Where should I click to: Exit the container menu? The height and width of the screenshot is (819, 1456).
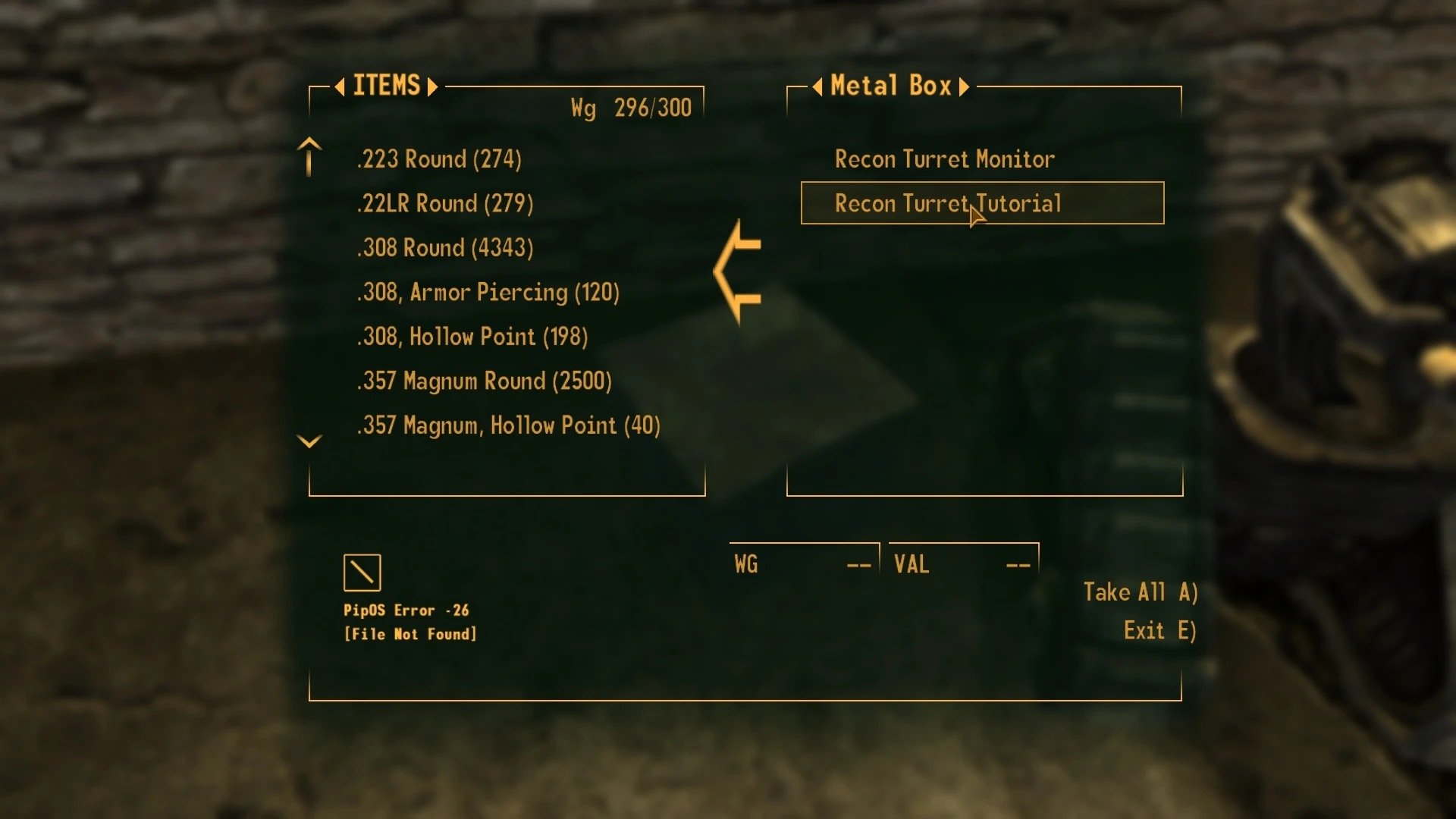[x=1159, y=631]
